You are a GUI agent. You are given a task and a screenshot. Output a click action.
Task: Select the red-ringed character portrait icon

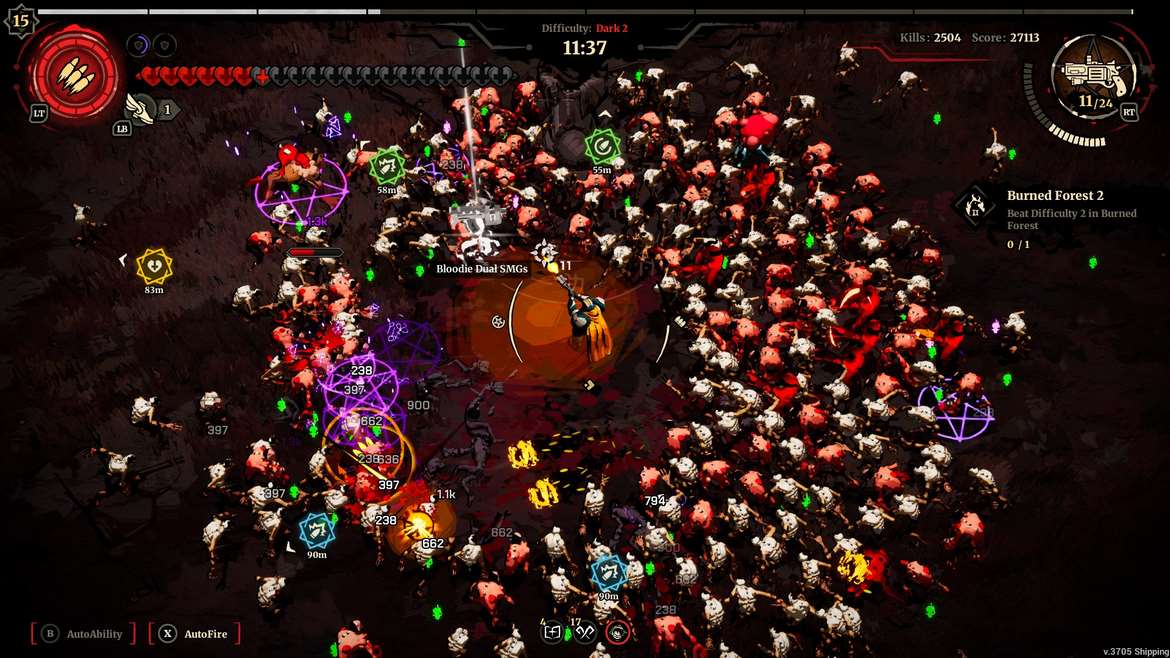point(618,631)
